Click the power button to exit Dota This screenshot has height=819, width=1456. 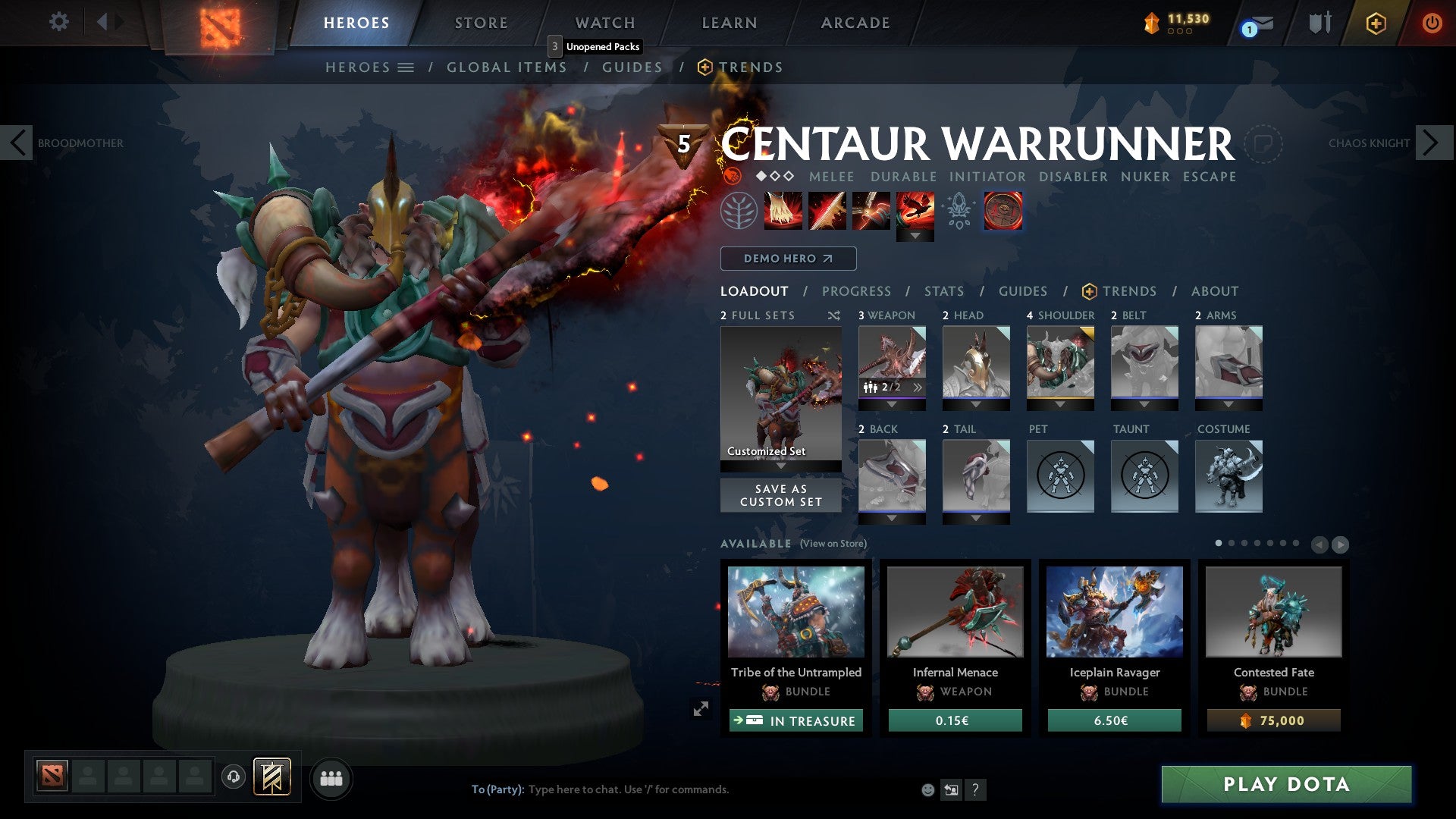click(1432, 23)
